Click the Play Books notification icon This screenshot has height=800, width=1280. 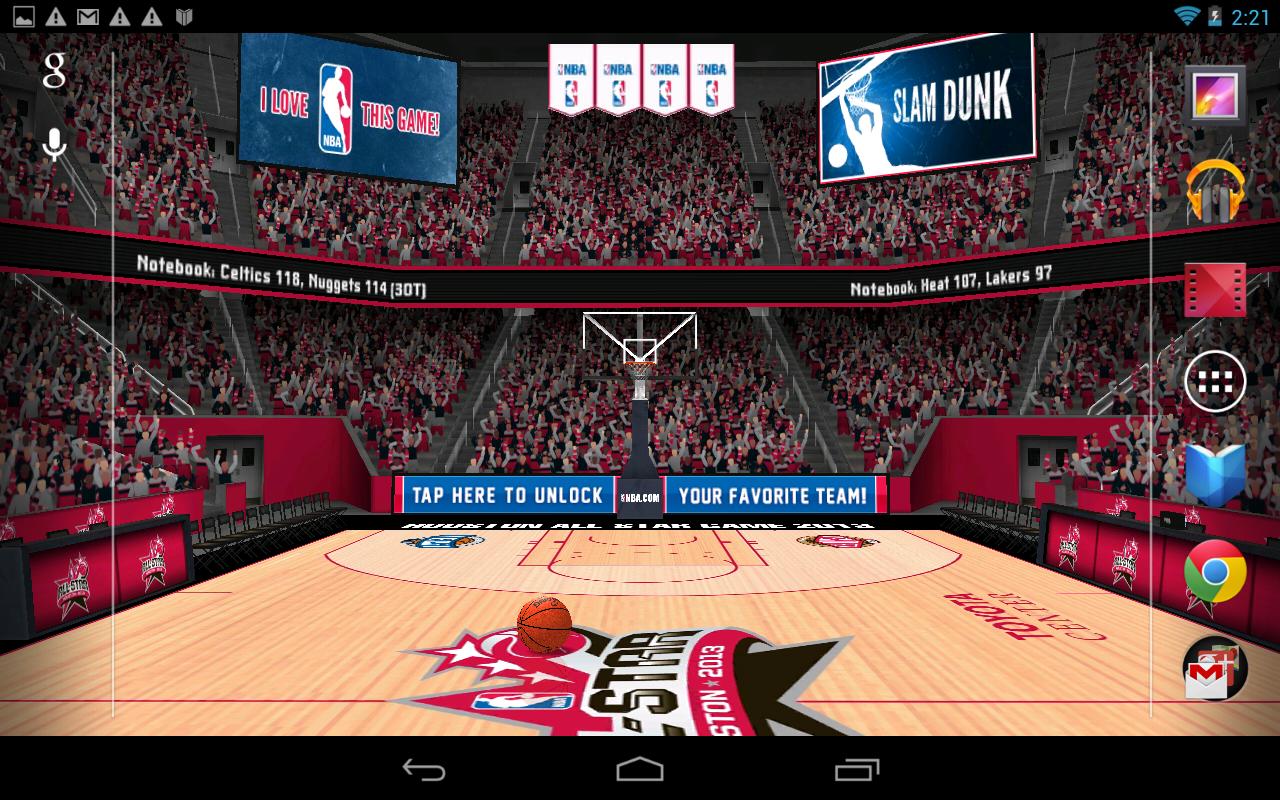[184, 15]
